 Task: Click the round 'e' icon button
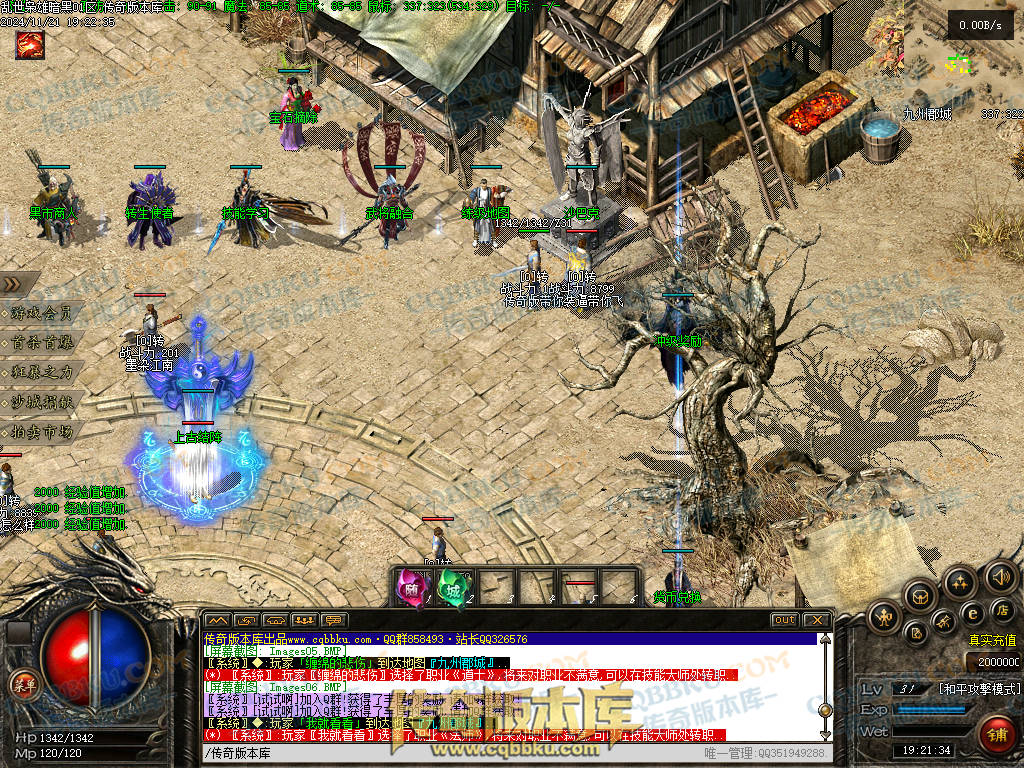pyautogui.click(x=971, y=612)
